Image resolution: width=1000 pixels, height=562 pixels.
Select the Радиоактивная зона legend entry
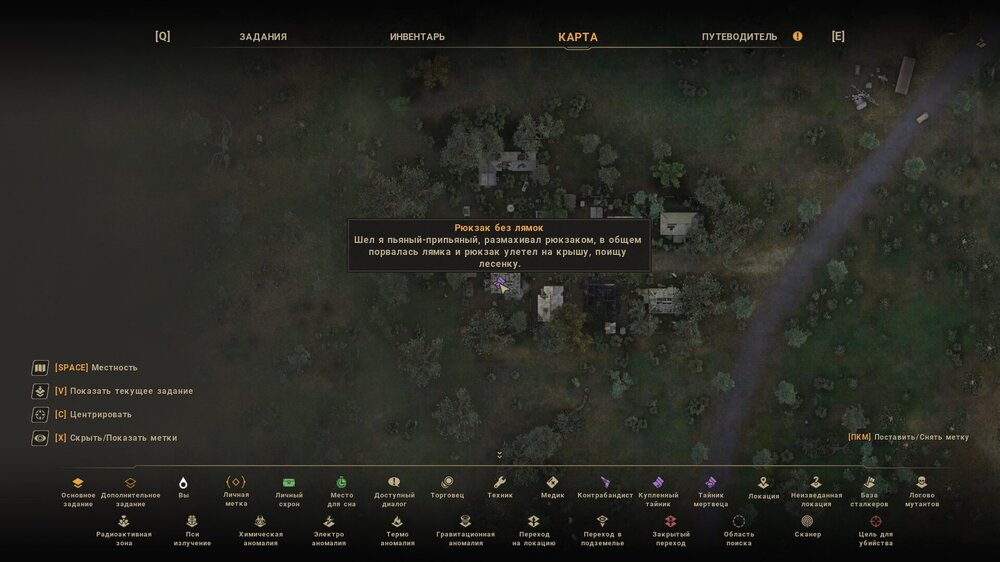124,521
